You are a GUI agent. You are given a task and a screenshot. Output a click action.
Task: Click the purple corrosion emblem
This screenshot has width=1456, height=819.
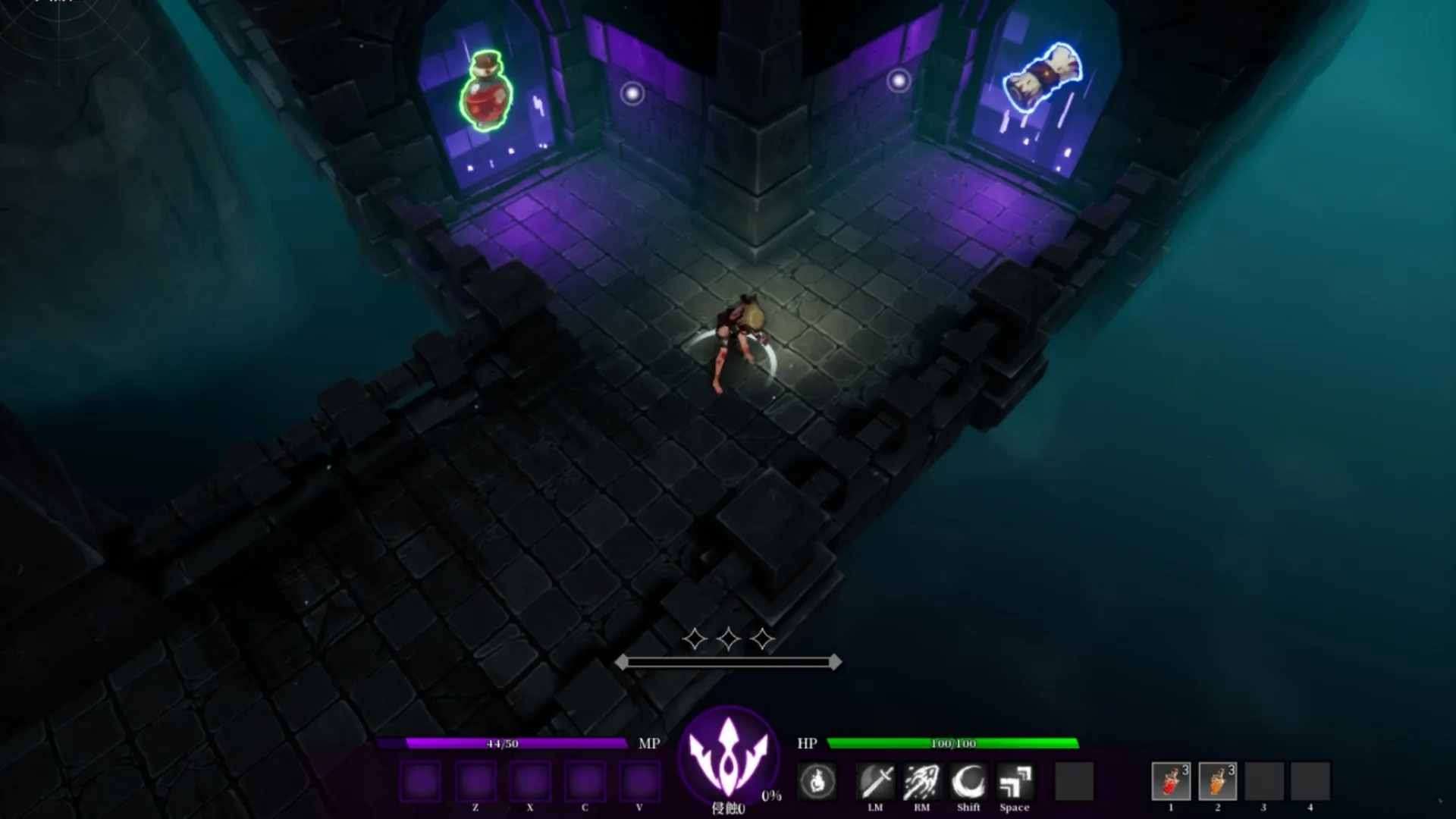point(728,755)
